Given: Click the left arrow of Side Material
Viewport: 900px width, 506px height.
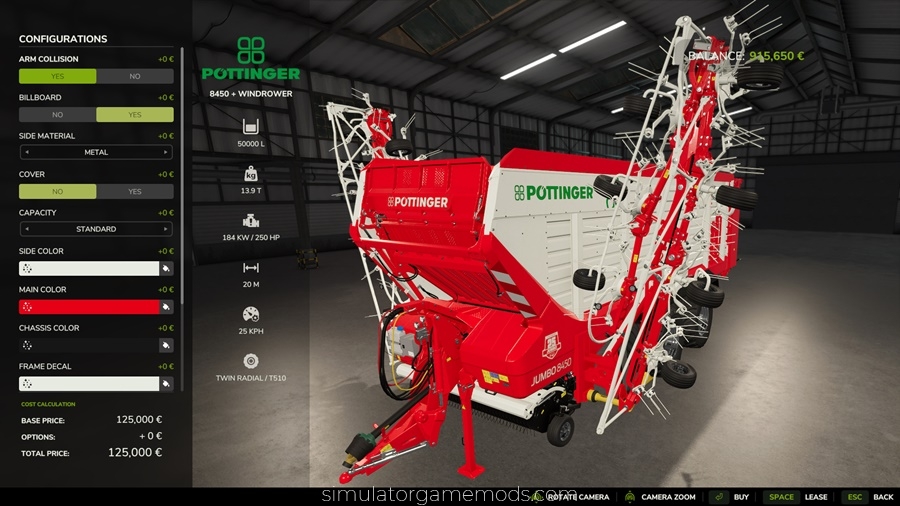Looking at the screenshot, I should (x=27, y=153).
